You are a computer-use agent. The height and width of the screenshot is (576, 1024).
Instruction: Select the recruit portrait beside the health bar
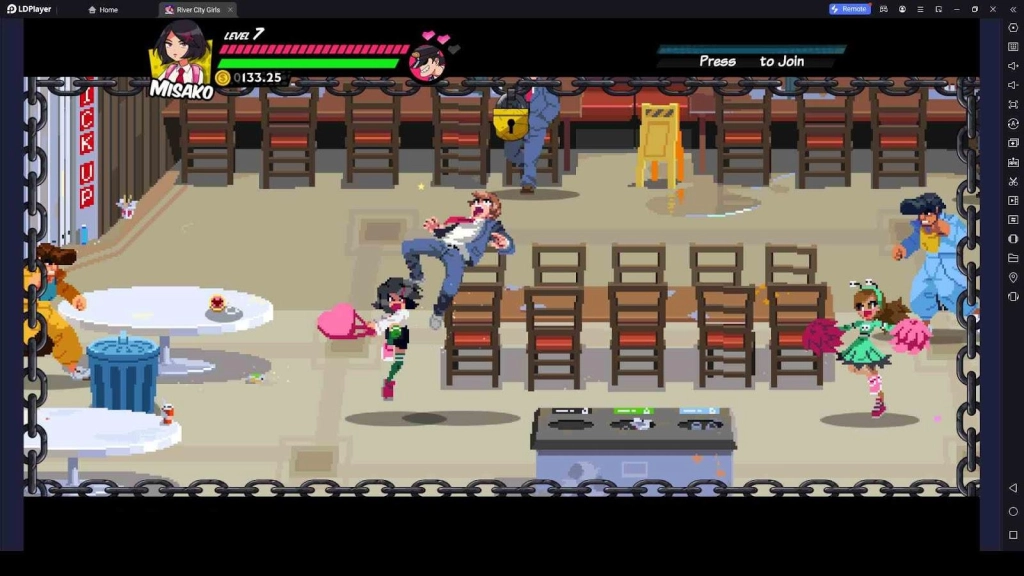click(427, 63)
